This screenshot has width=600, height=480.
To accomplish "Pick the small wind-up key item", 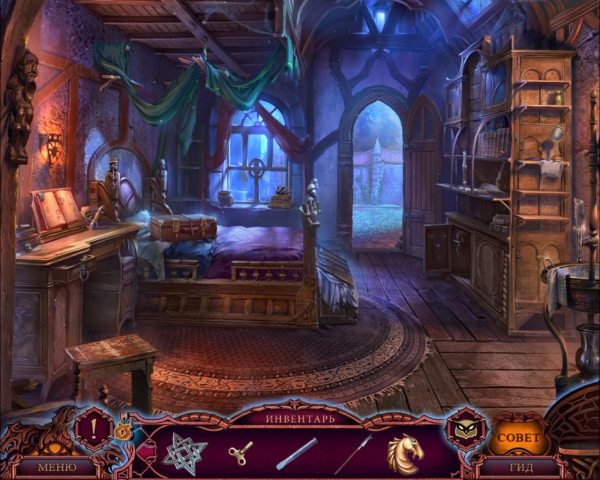I will point(242,452).
